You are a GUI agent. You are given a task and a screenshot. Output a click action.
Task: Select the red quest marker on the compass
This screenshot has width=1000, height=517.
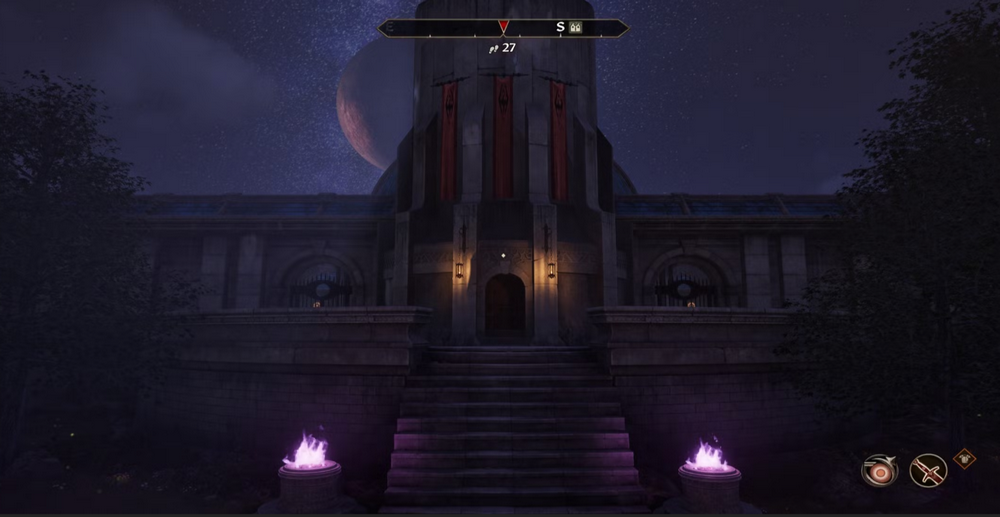tap(503, 27)
